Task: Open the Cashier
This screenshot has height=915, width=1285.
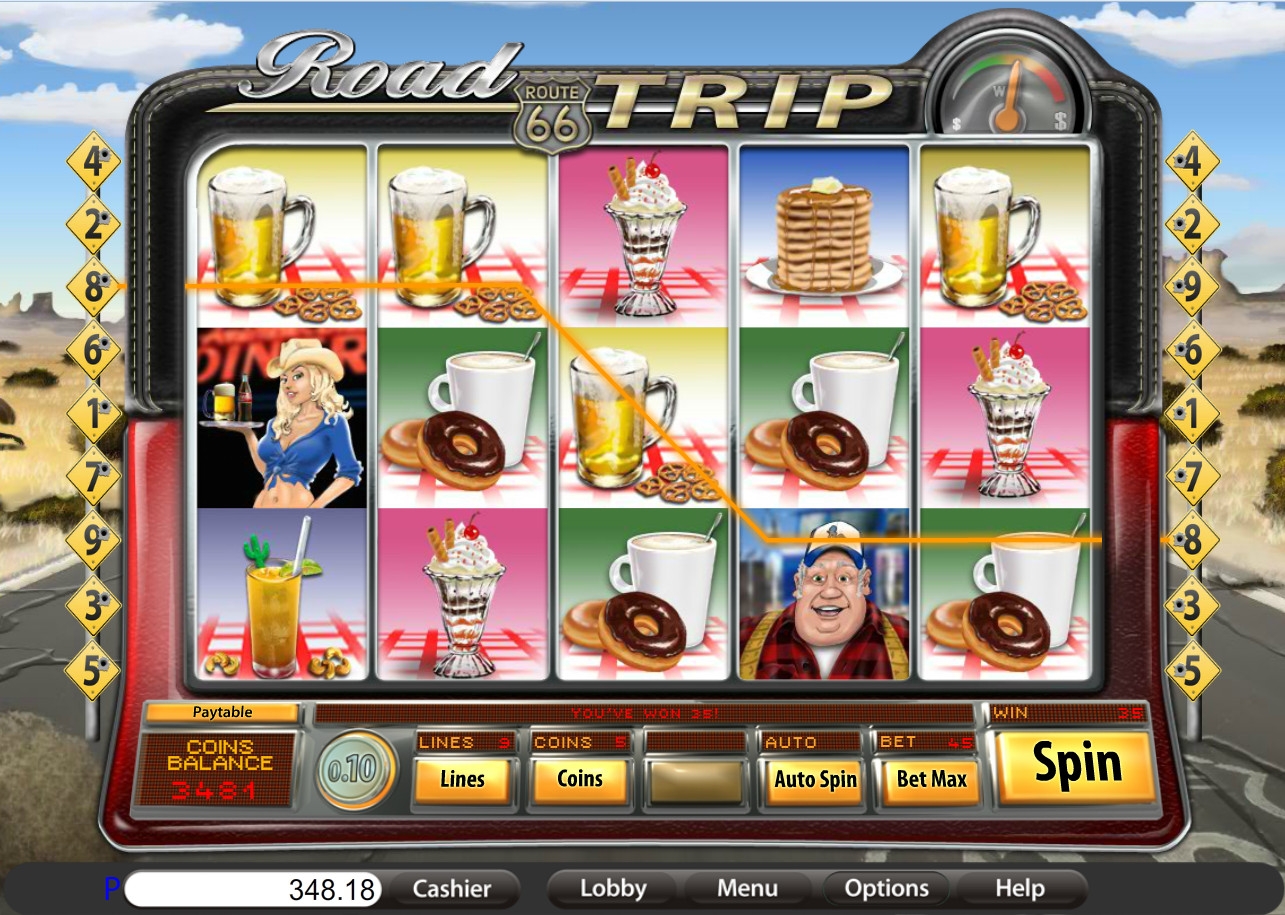Action: (452, 888)
